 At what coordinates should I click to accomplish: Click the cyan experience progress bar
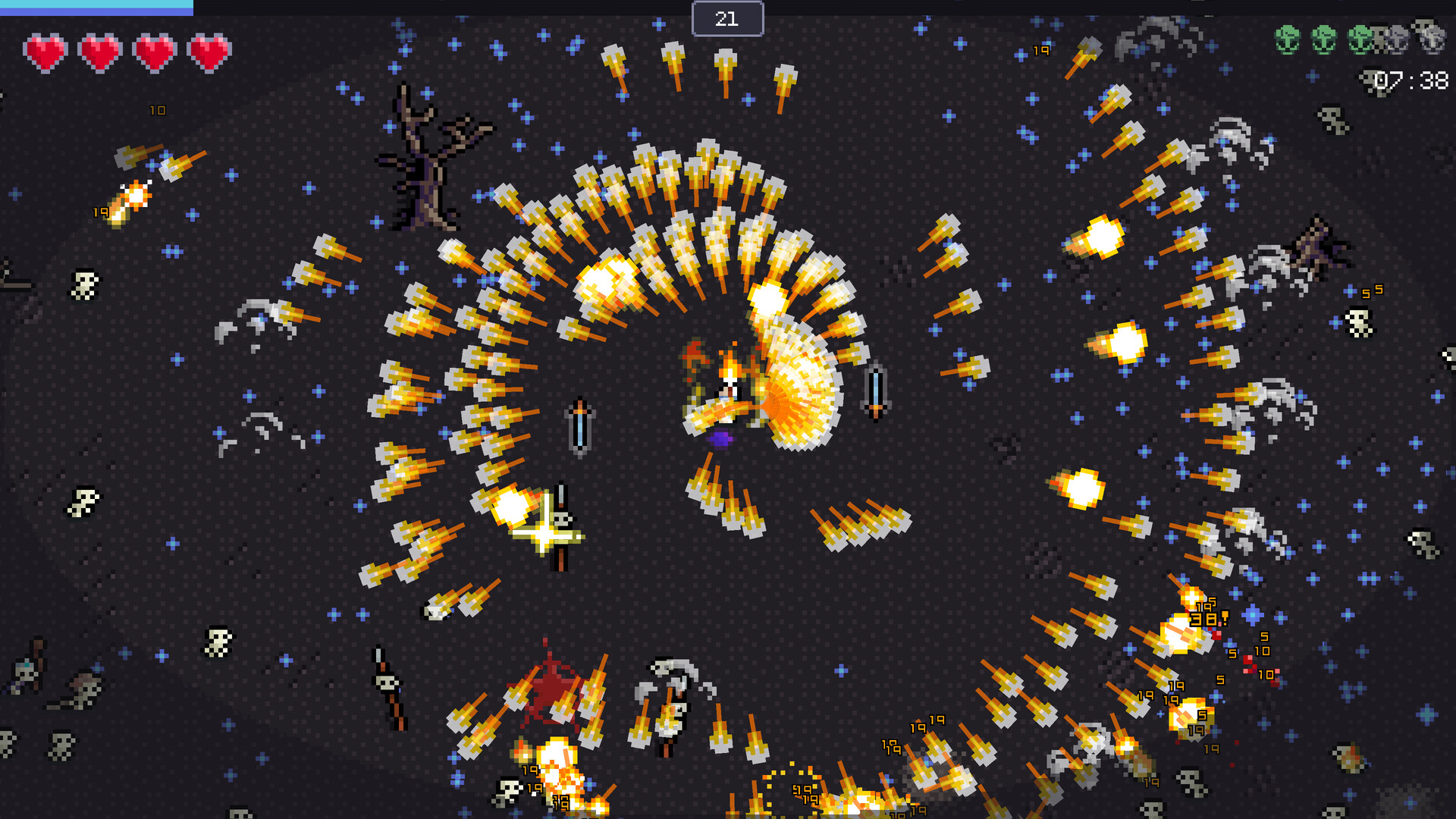95,6
